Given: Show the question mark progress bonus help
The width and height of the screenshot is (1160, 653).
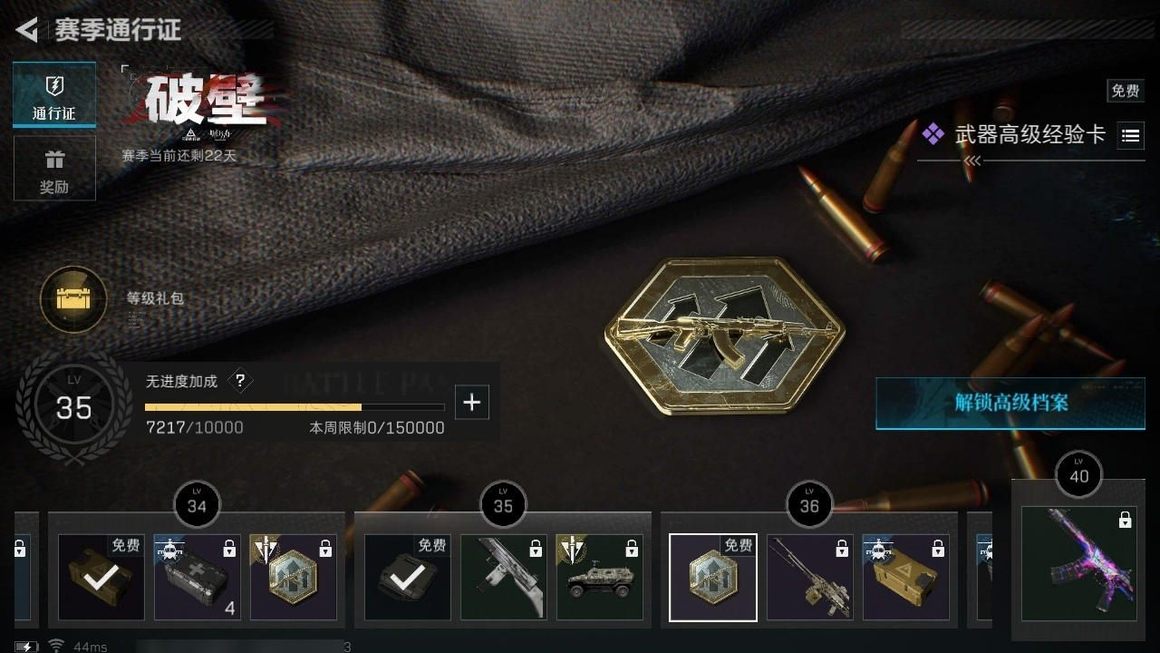Looking at the screenshot, I should click(x=239, y=381).
